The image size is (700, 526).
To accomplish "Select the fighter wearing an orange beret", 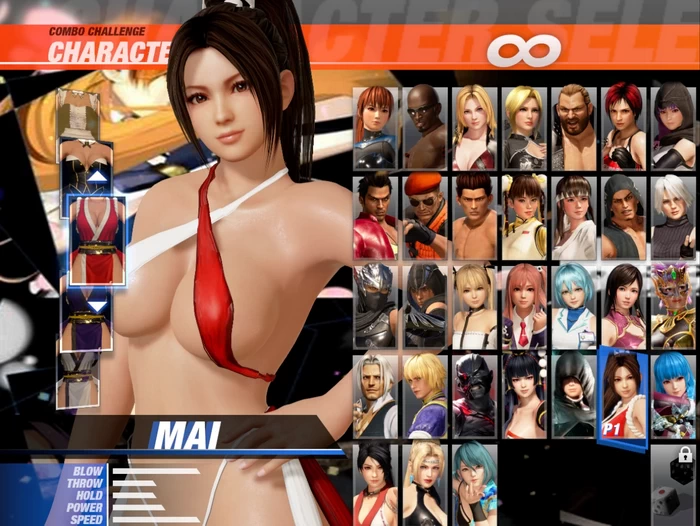I will [x=425, y=216].
